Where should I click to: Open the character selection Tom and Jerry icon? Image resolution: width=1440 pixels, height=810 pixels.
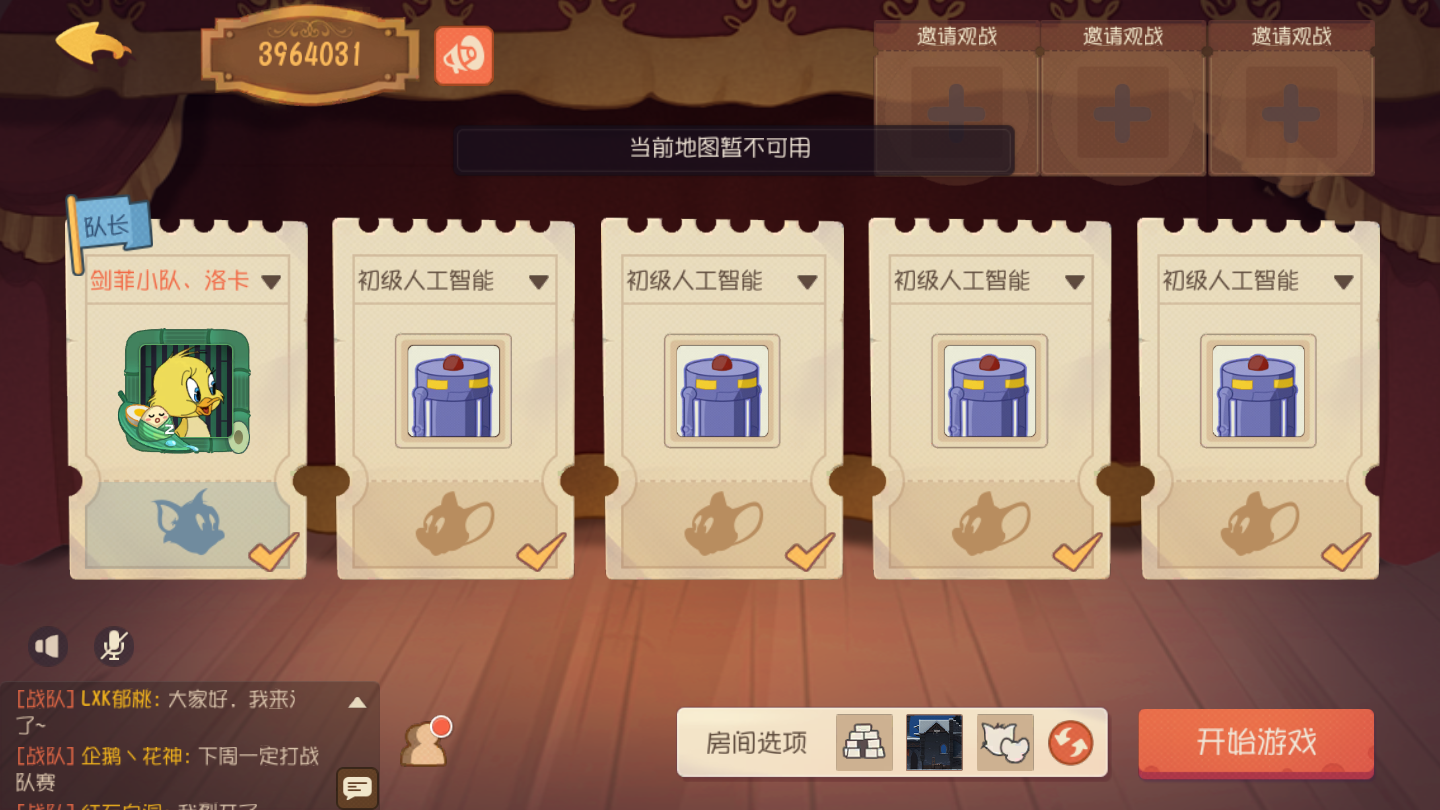1003,743
